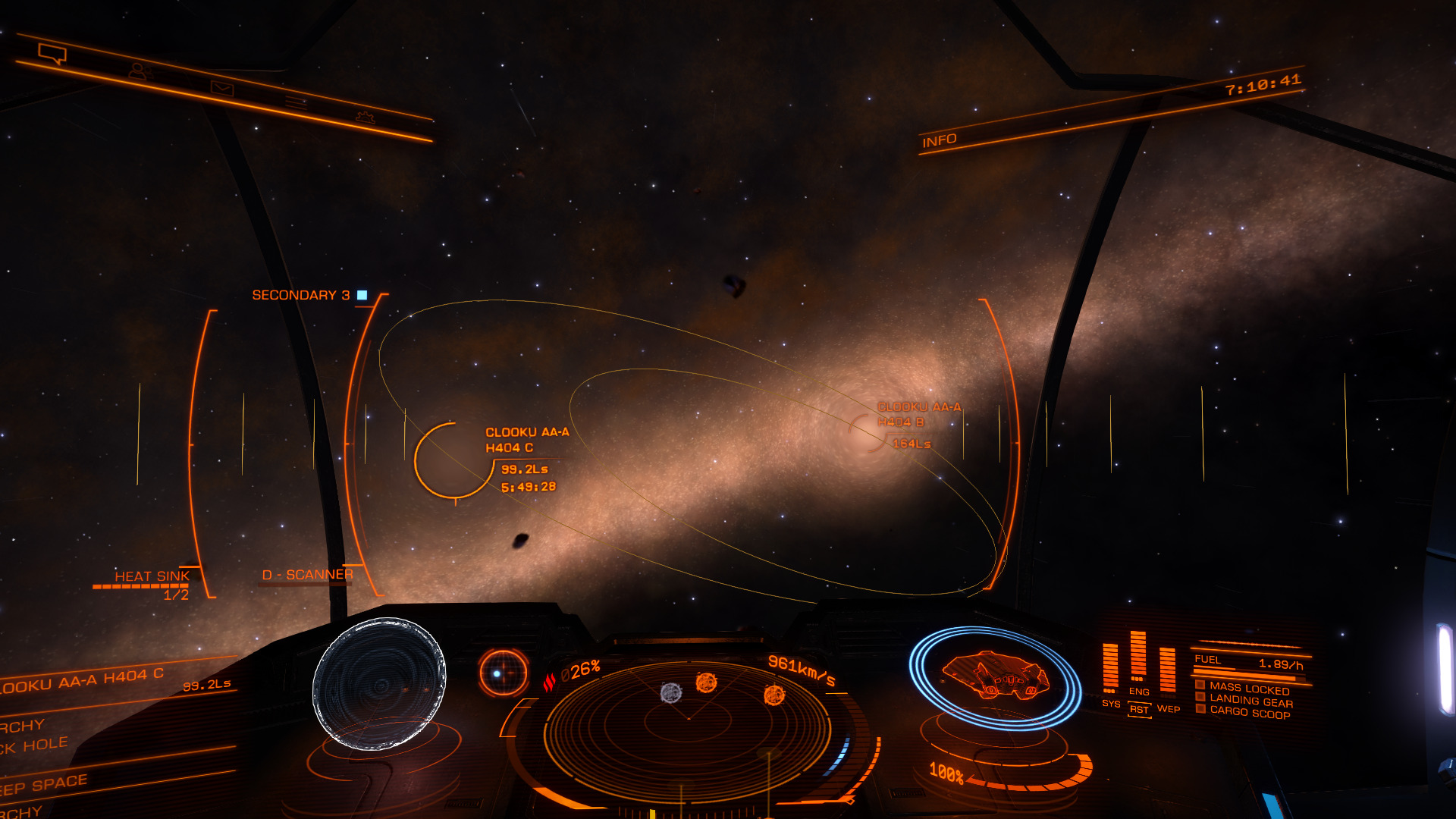Viewport: 1456px width, 819px height.
Task: Open the INFO panel
Action: (939, 141)
